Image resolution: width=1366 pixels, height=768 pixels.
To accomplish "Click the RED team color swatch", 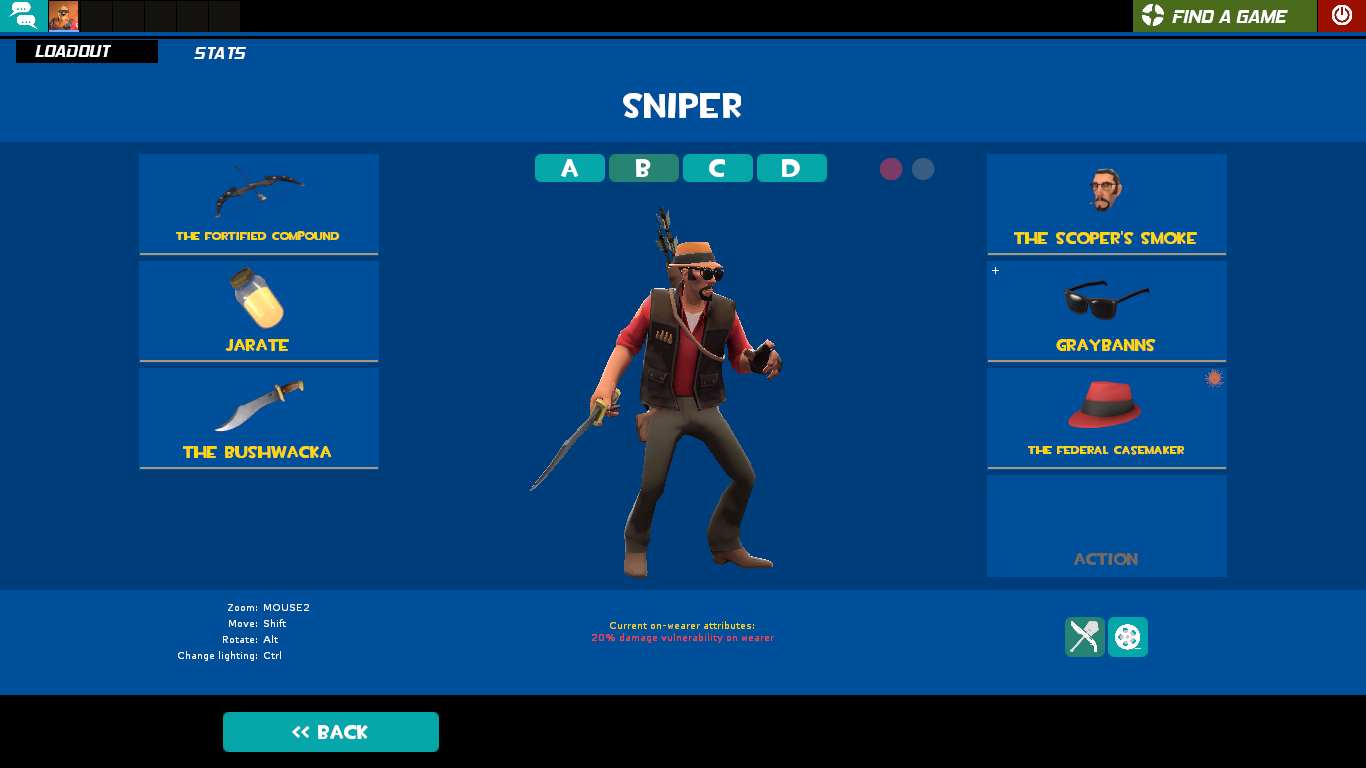I will (891, 169).
